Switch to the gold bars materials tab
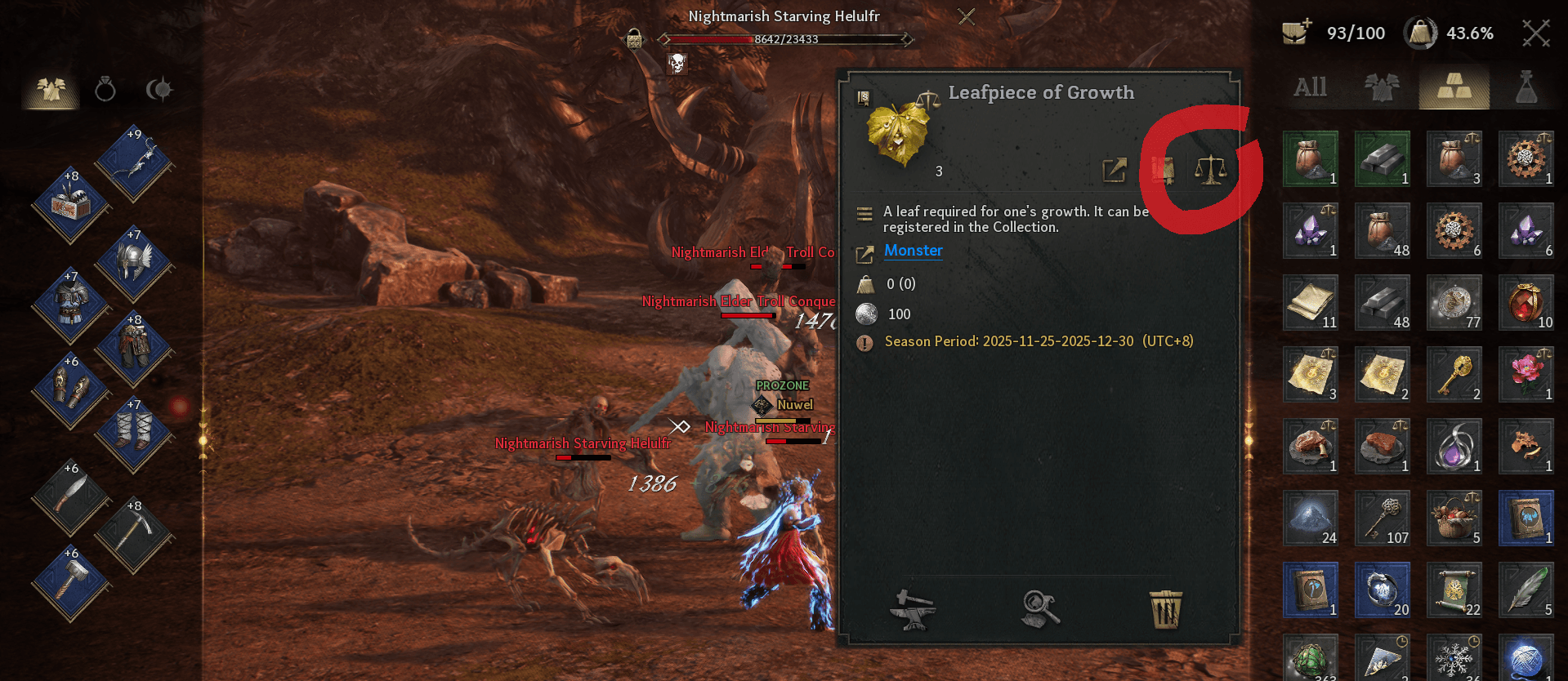Screen dimensions: 1568x681 click(1454, 85)
